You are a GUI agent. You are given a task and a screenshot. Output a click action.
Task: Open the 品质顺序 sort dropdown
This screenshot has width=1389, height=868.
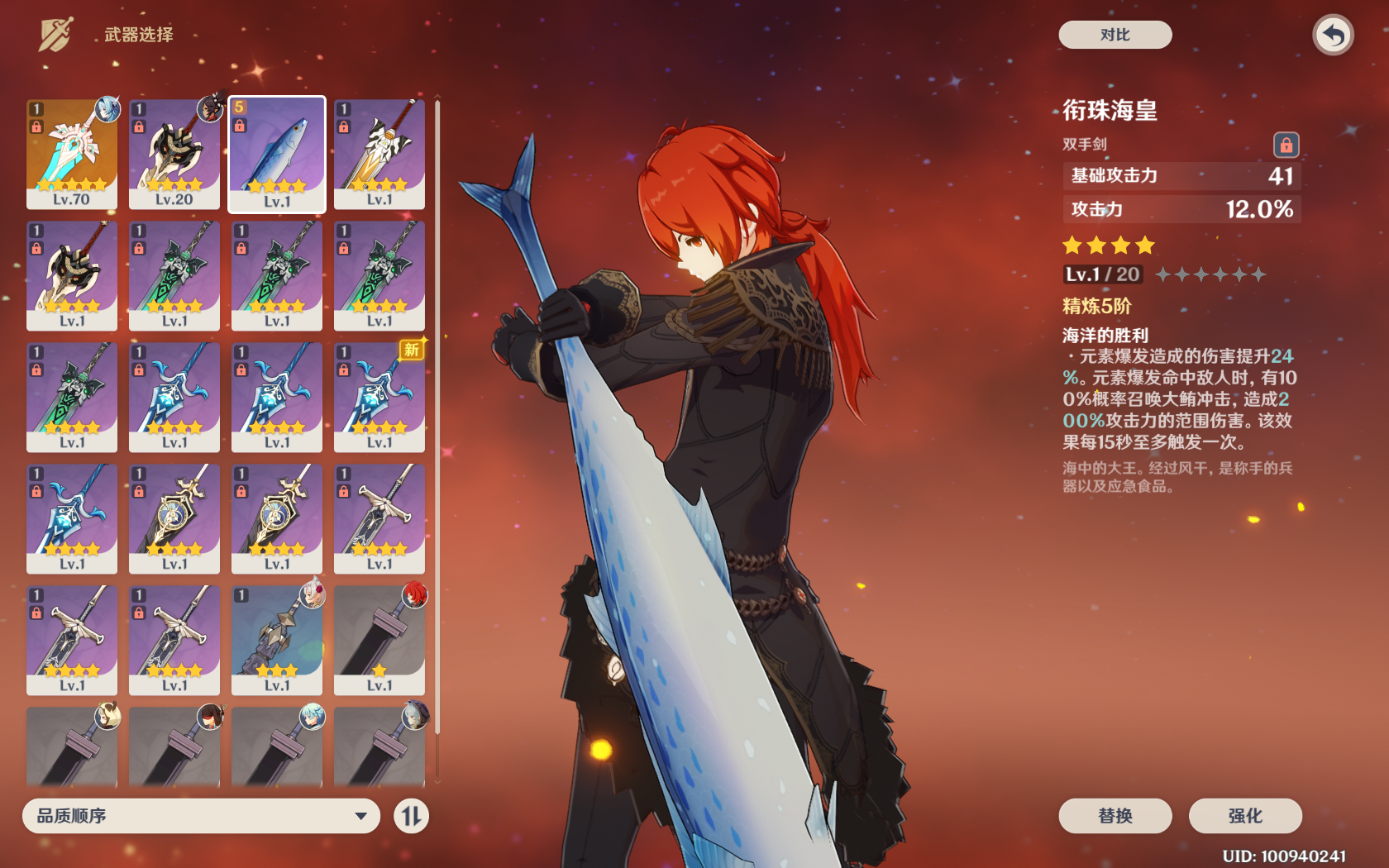(201, 816)
